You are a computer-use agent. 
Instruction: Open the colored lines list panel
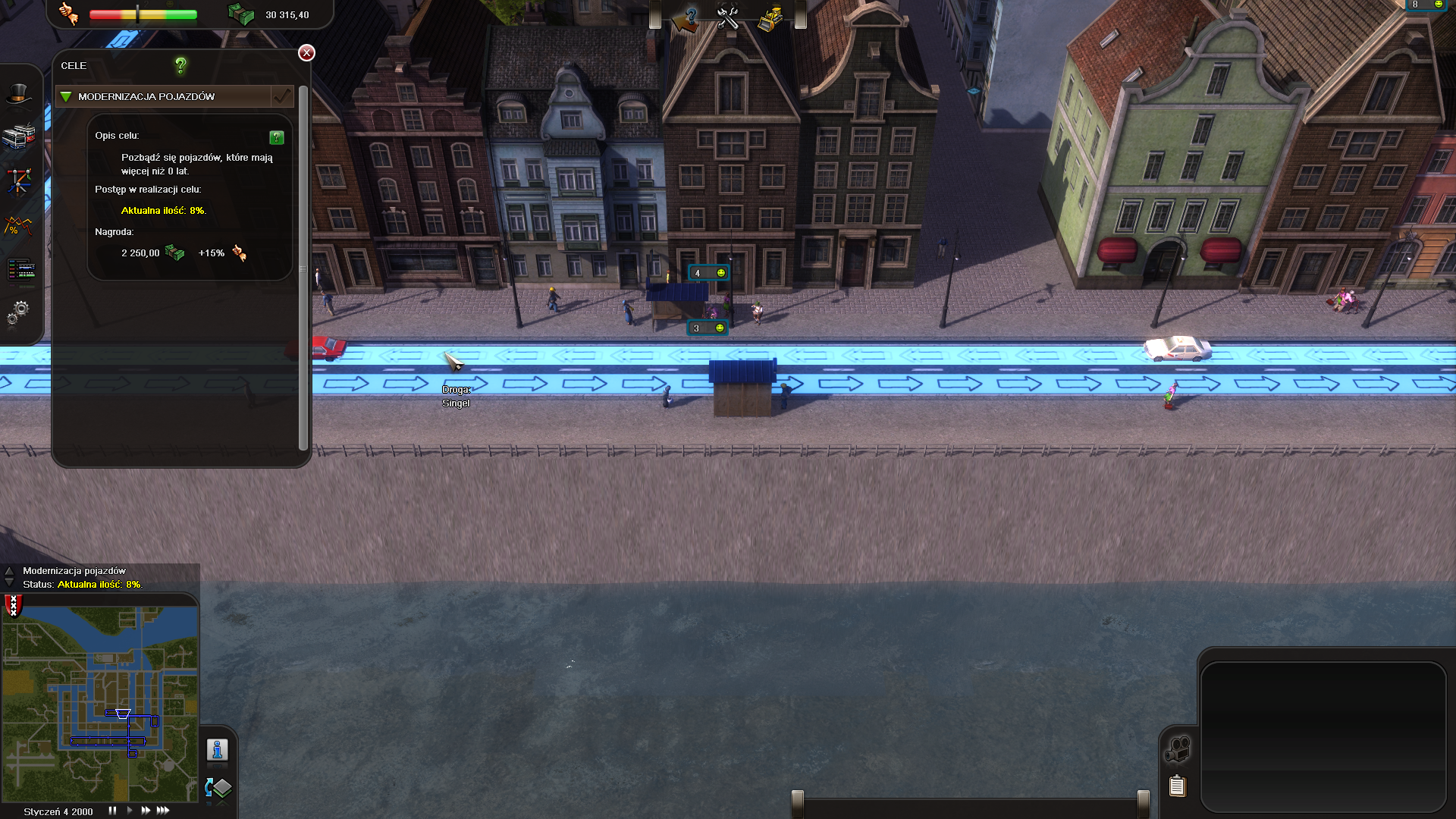click(20, 269)
